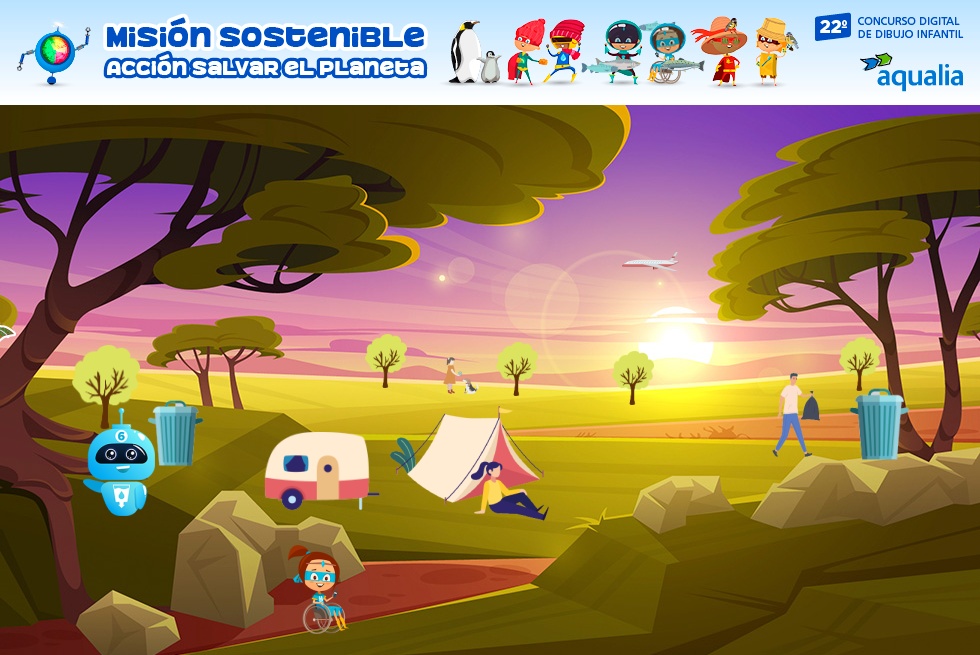Viewport: 980px width, 655px height.
Task: Click the blue number 6 robot marker
Action: 120,461
